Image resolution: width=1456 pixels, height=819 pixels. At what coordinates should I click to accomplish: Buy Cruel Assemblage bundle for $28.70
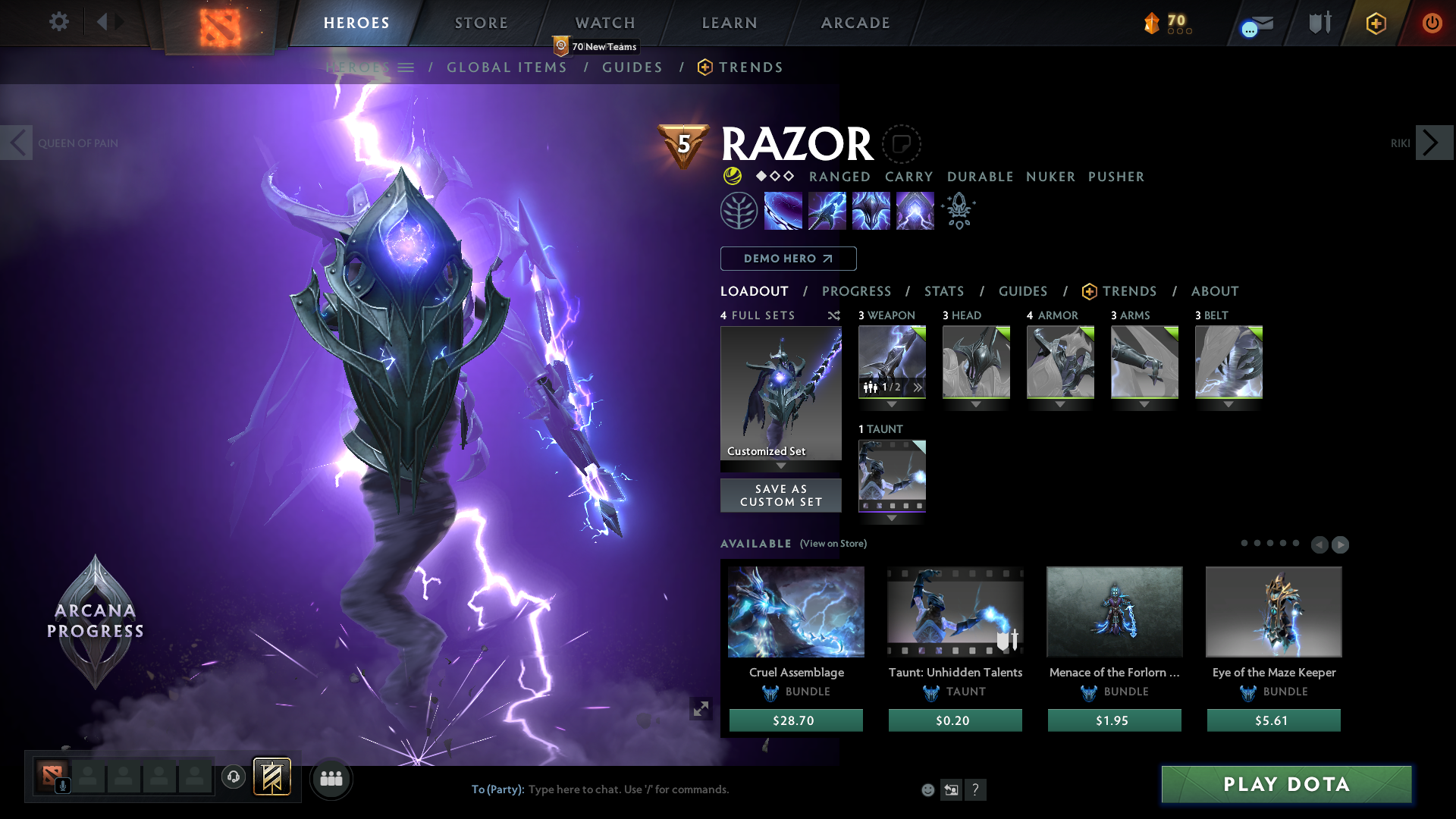795,720
